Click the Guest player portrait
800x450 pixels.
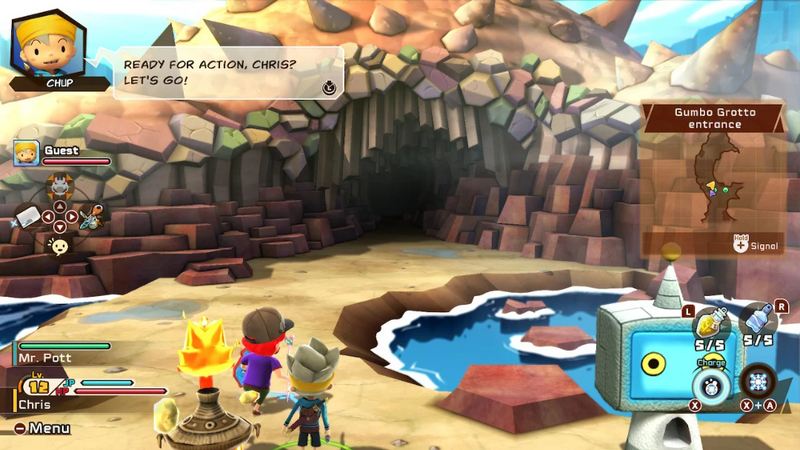pos(25,153)
